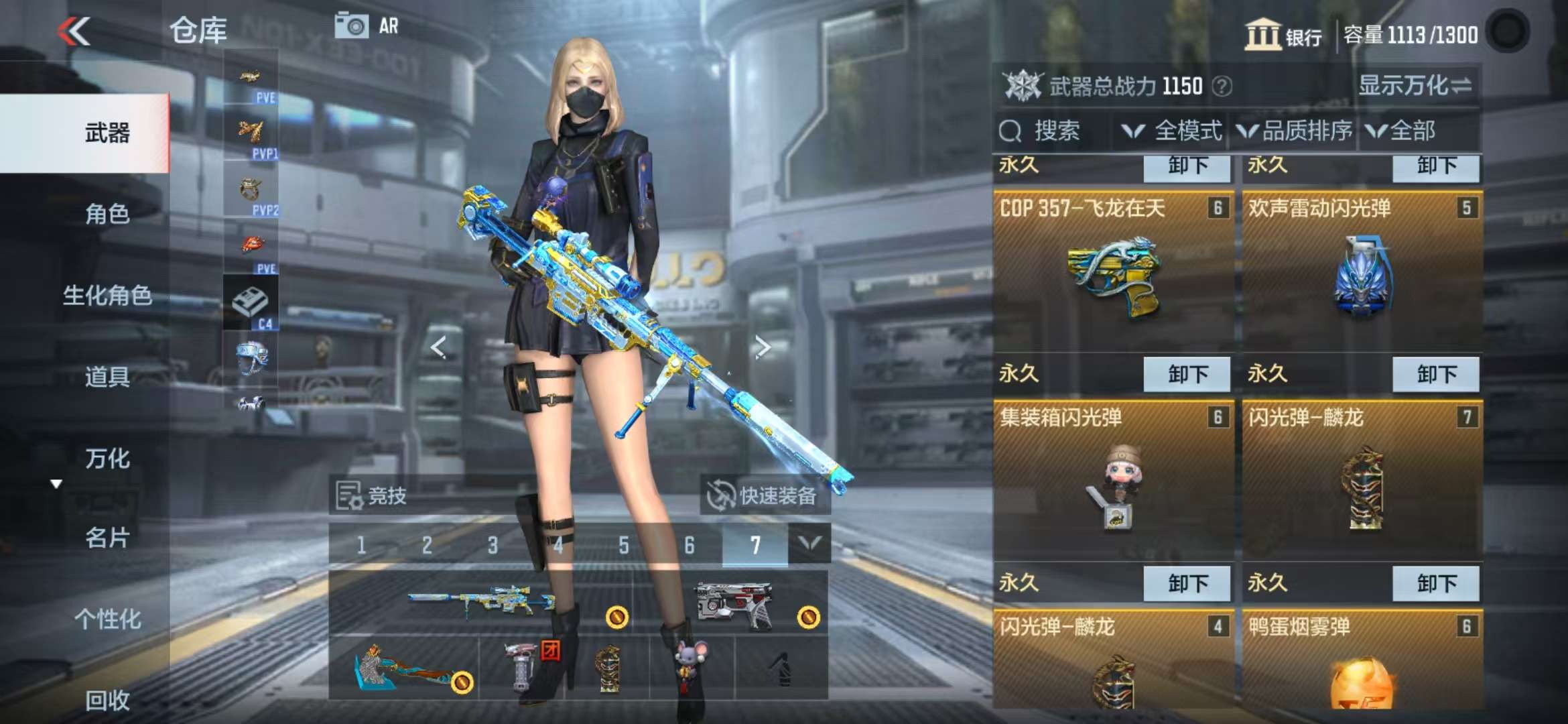Go back using the double-arrow button
1568x724 pixels.
click(74, 32)
